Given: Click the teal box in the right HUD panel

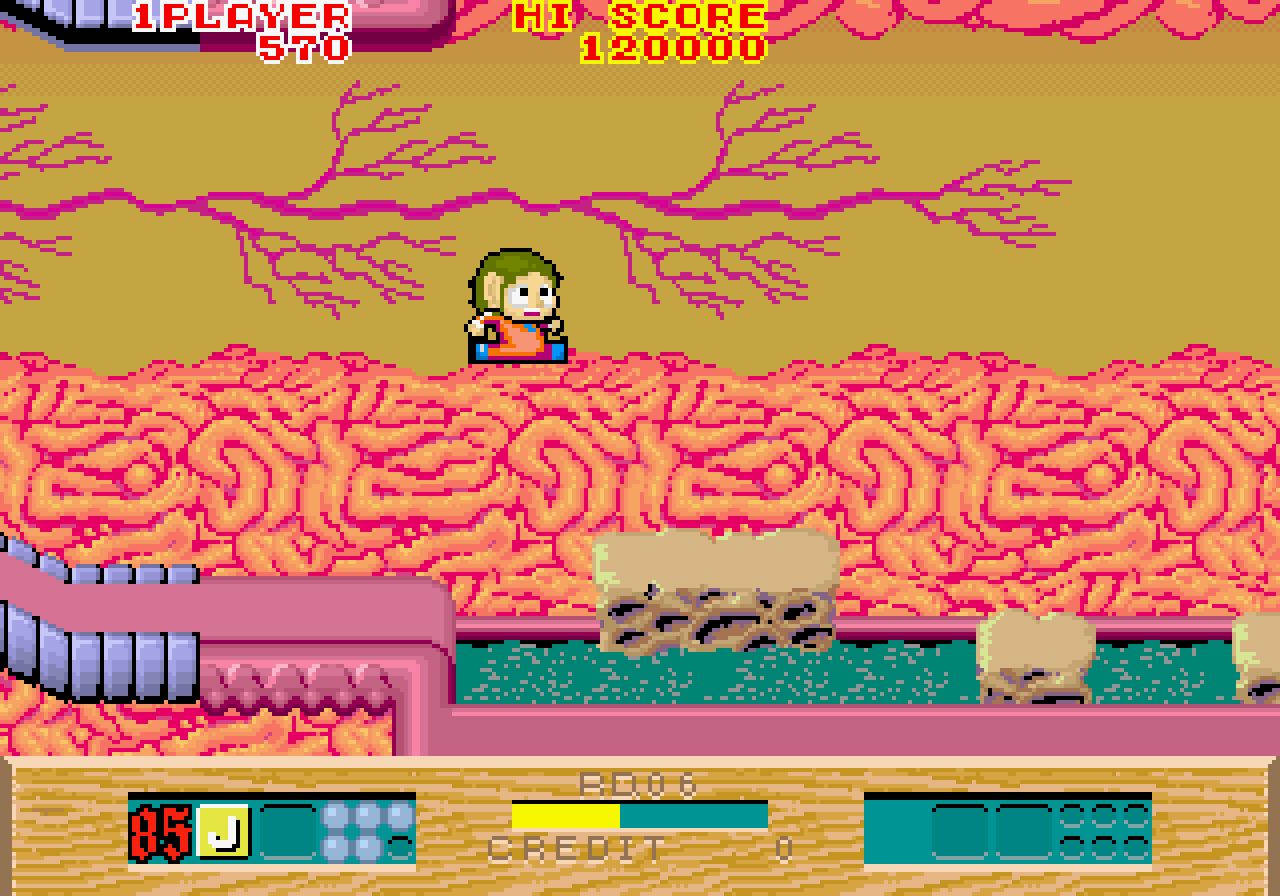Looking at the screenshot, I should pos(960,832).
